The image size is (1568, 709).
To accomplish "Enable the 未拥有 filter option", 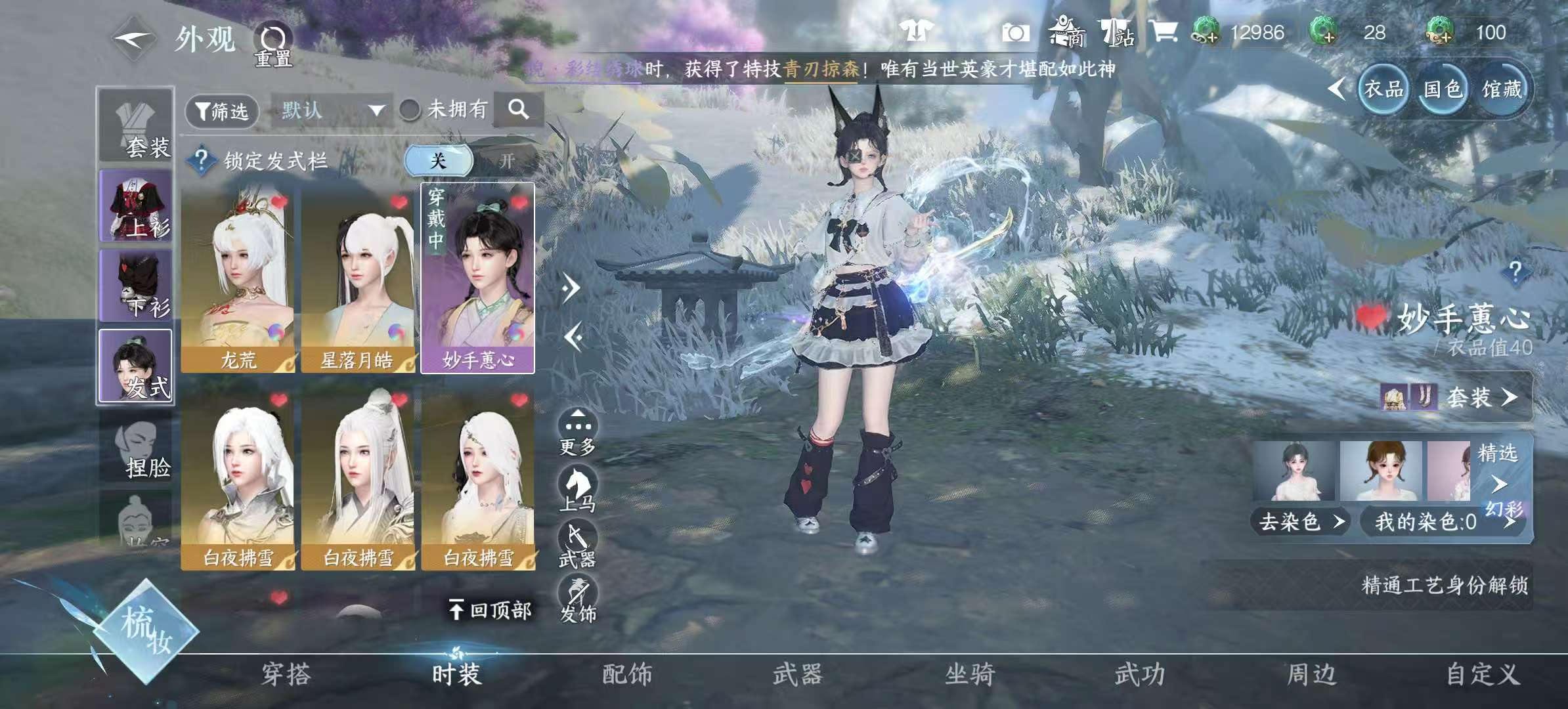I will coord(410,110).
